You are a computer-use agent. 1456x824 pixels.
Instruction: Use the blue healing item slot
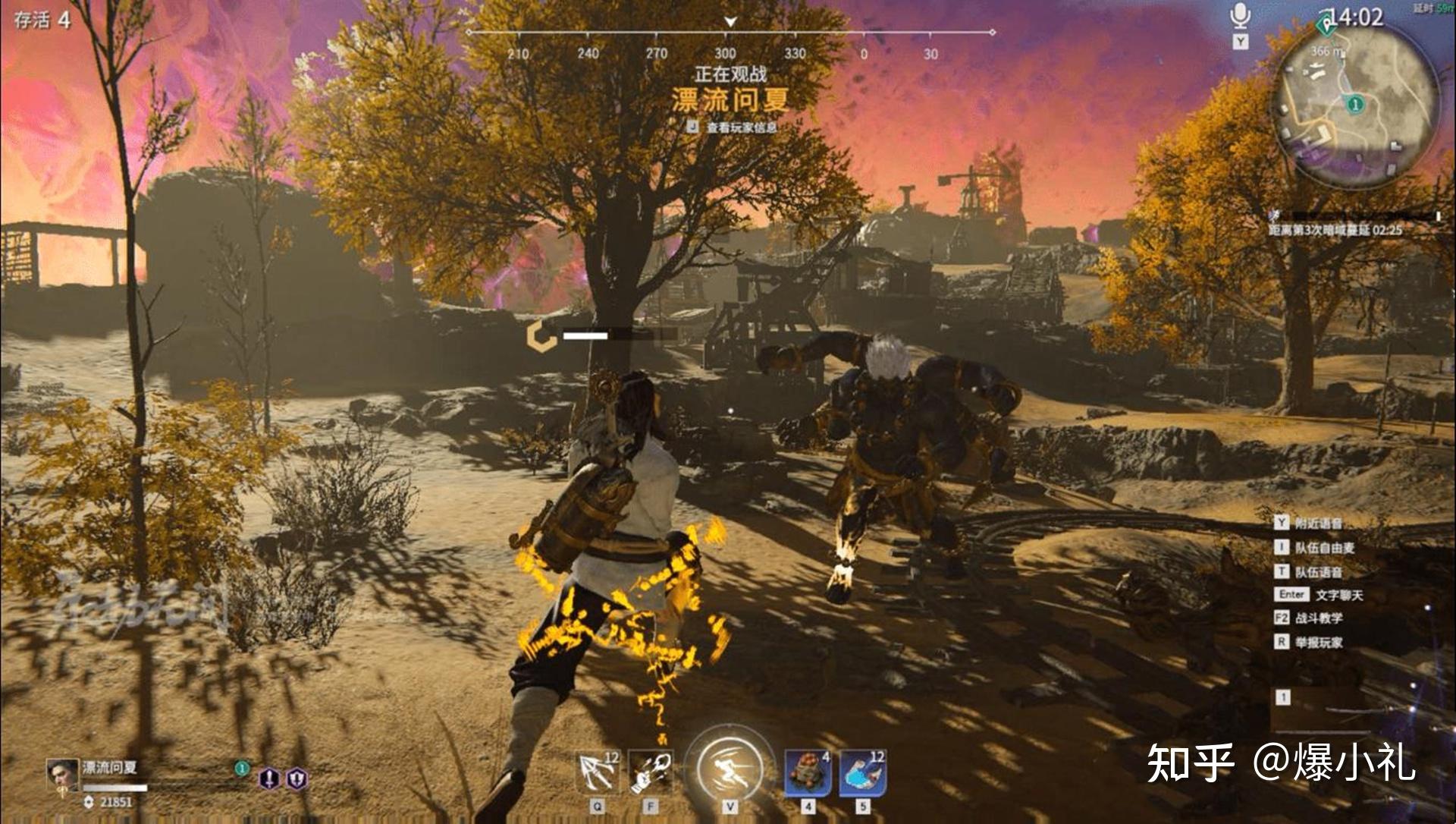point(863,772)
